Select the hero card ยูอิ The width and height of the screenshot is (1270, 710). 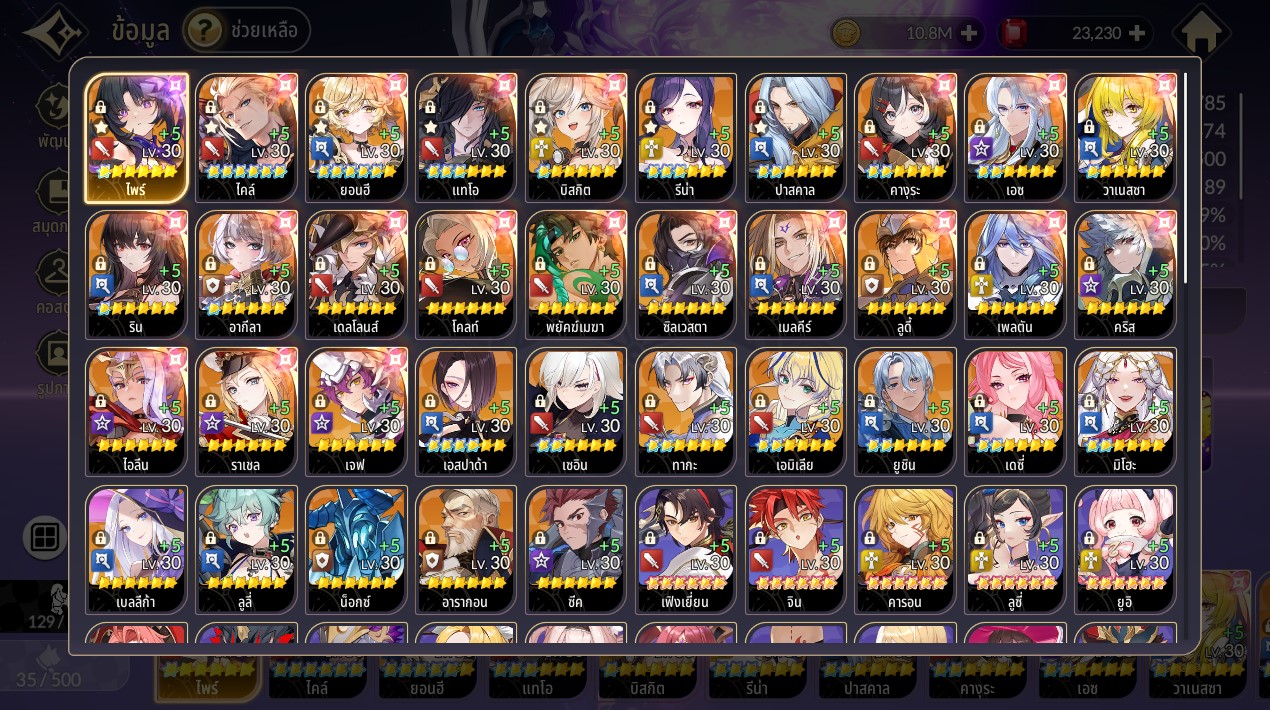tap(1125, 549)
